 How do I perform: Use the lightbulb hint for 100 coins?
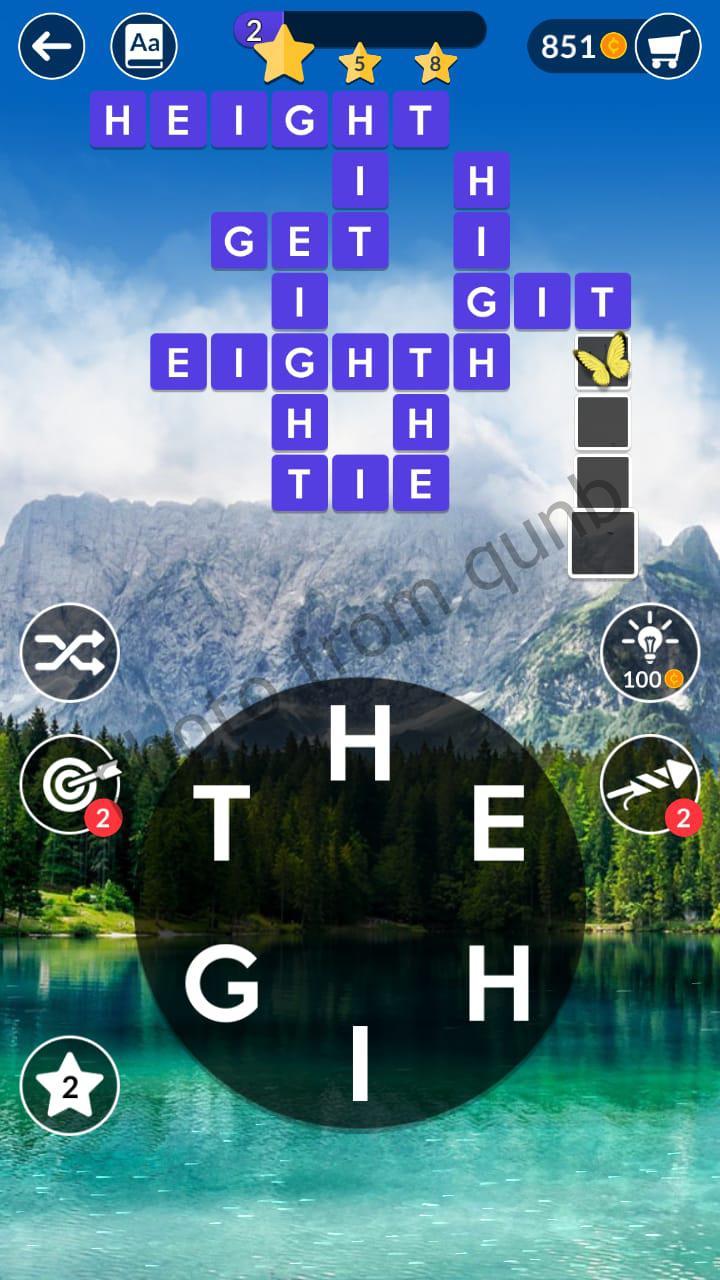point(649,653)
